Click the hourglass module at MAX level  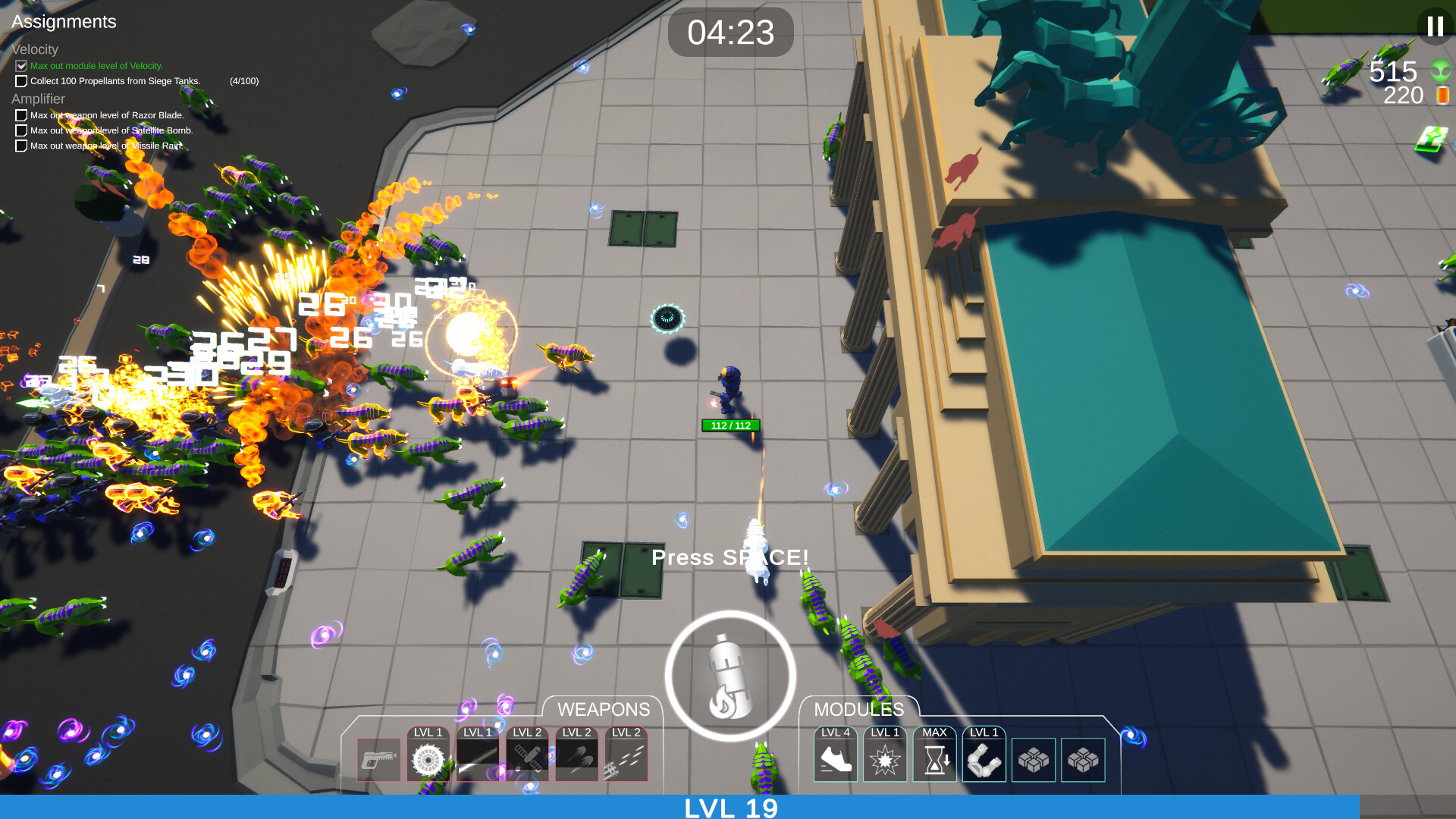[934, 760]
